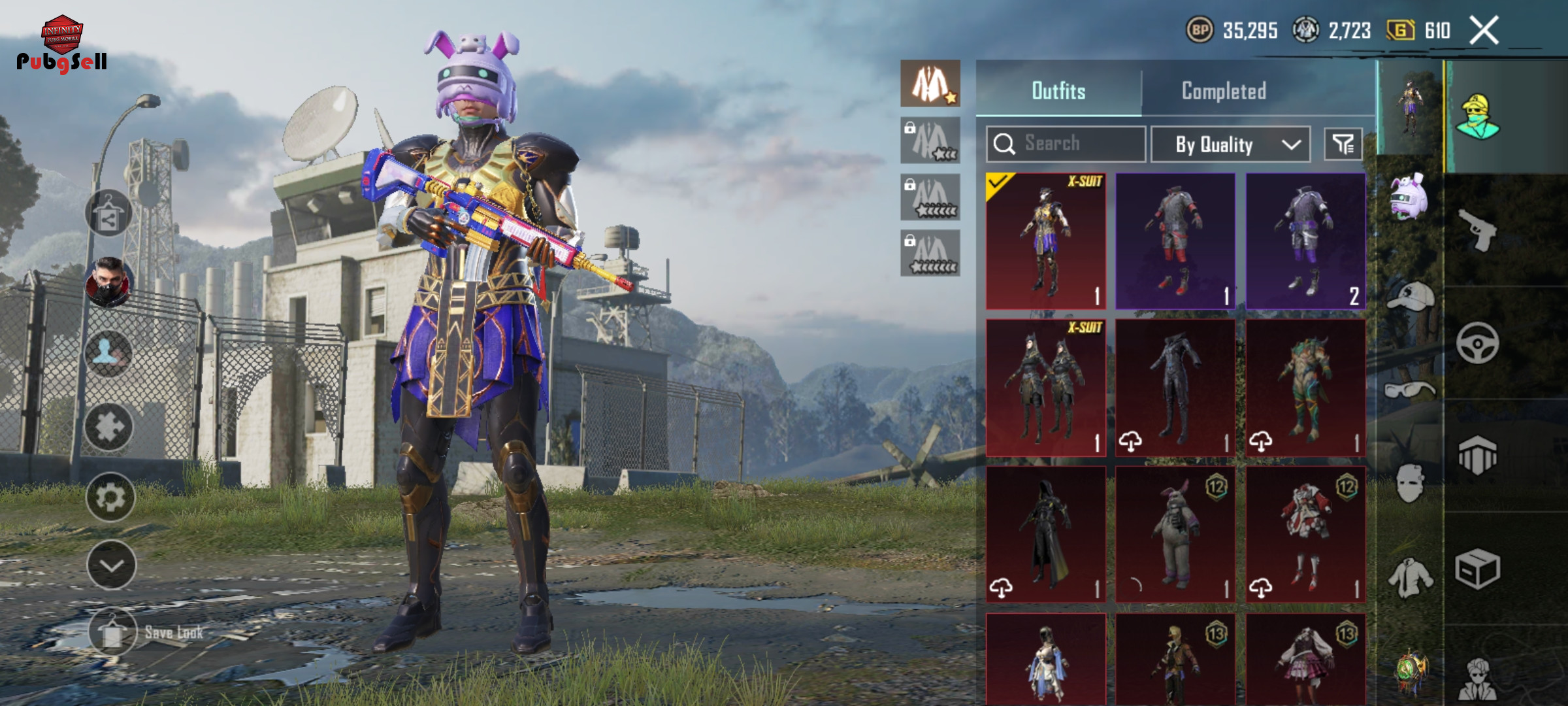The height and width of the screenshot is (706, 1568).
Task: Click the outfit Search field
Action: (1066, 143)
